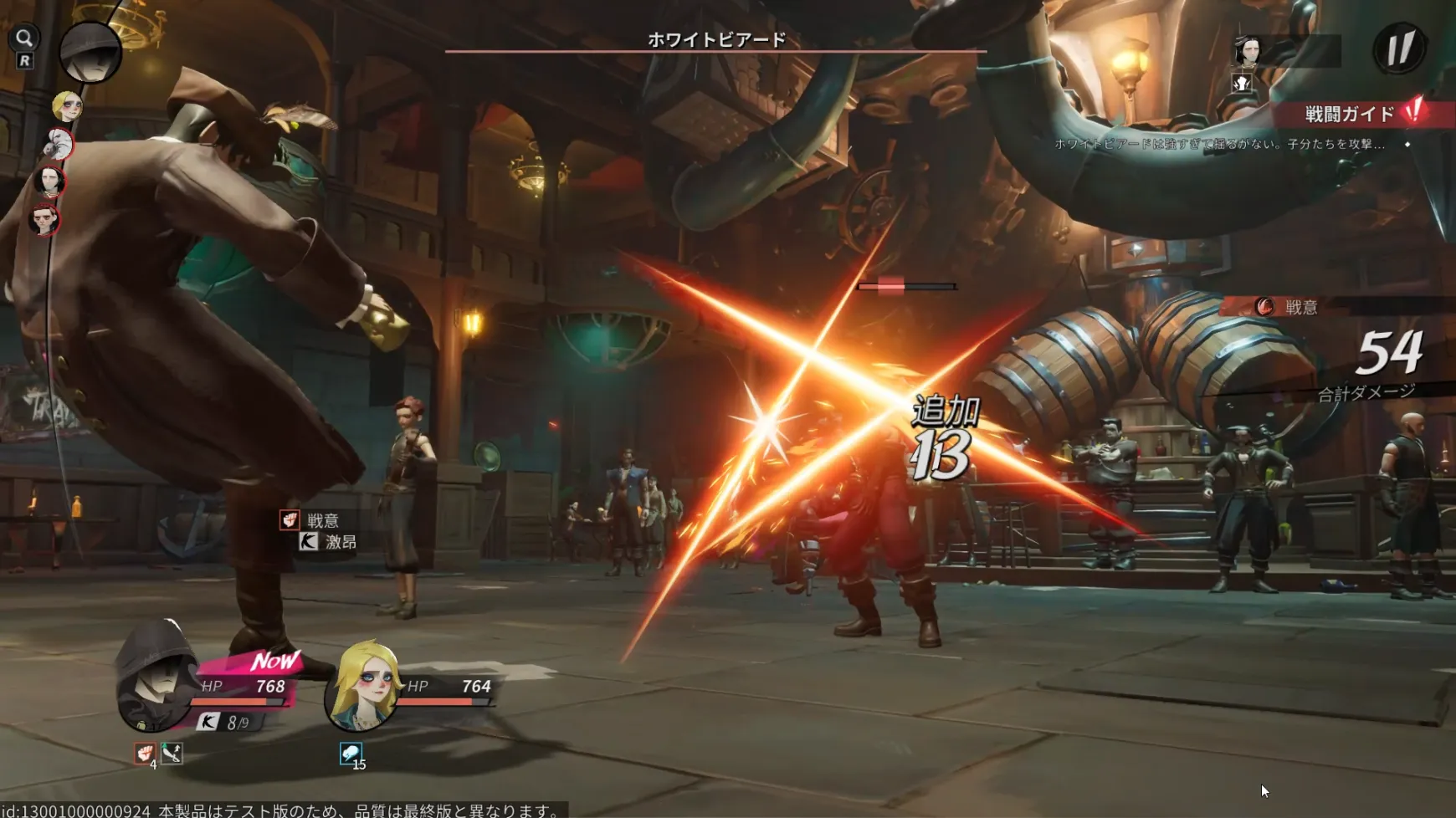1456x818 pixels.
Task: Pause the battle with the pause button
Action: coord(1399,48)
